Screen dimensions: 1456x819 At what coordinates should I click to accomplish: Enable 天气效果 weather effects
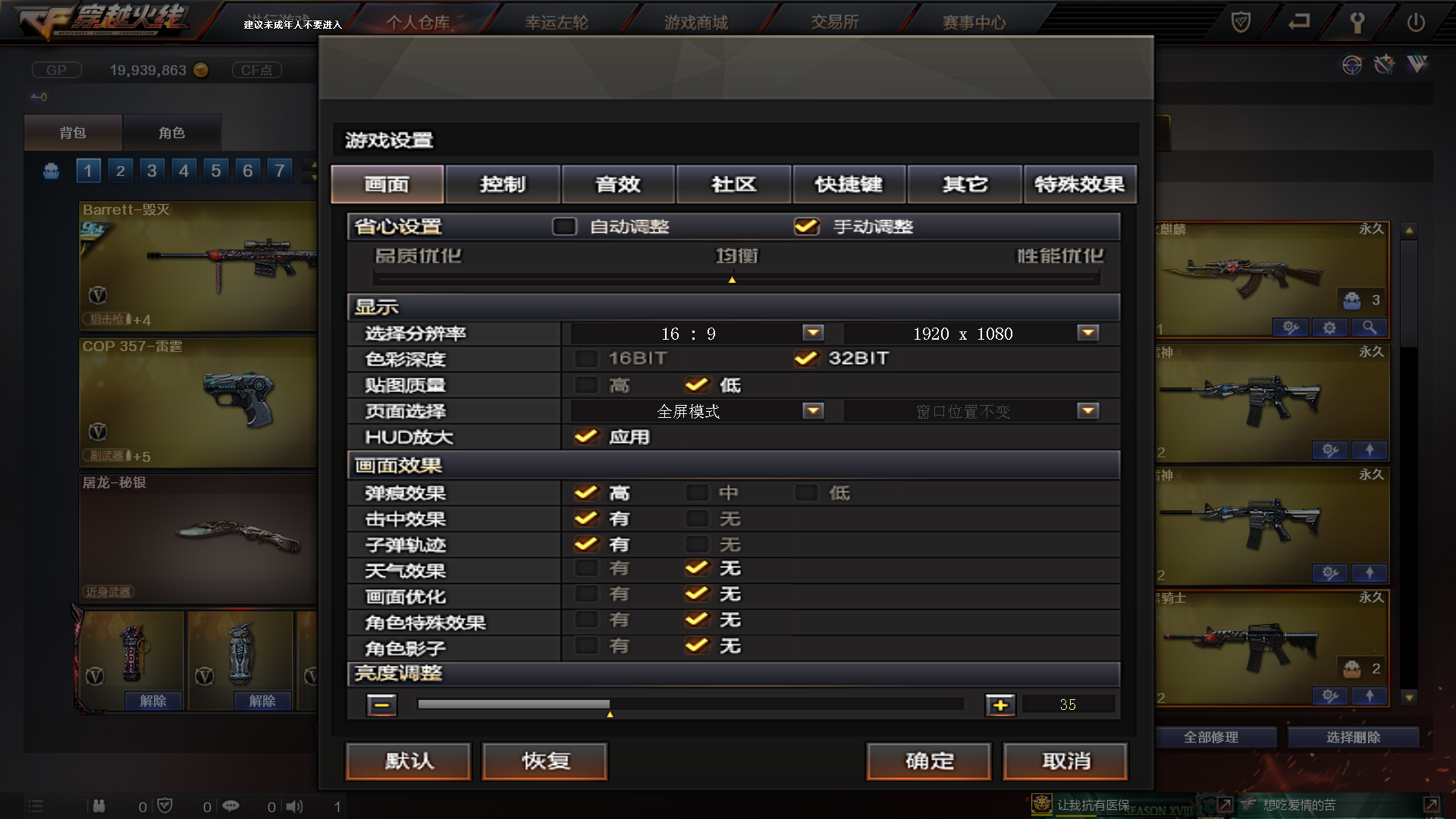click(x=585, y=569)
